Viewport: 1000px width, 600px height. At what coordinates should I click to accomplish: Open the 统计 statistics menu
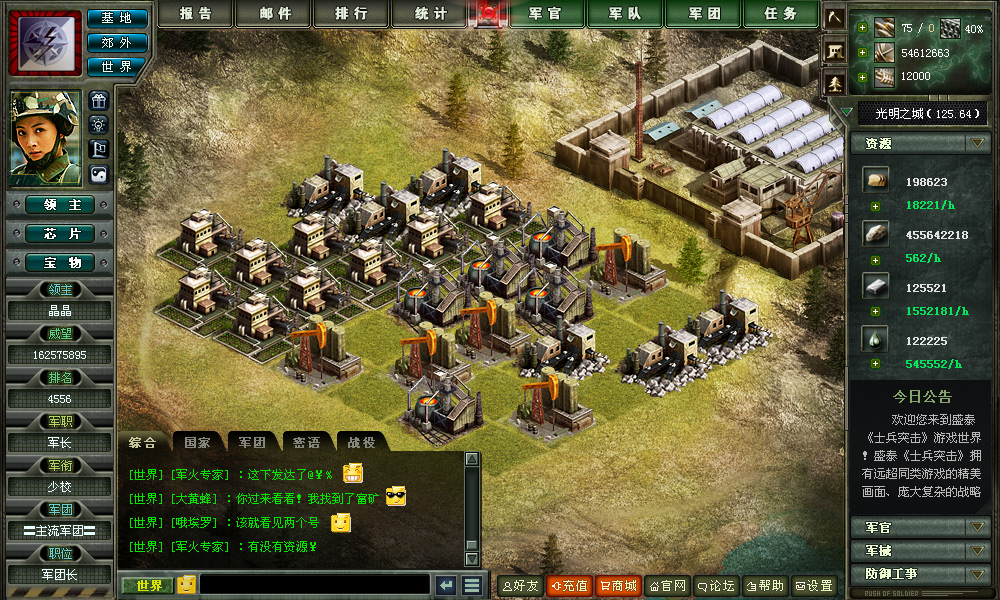[x=432, y=14]
